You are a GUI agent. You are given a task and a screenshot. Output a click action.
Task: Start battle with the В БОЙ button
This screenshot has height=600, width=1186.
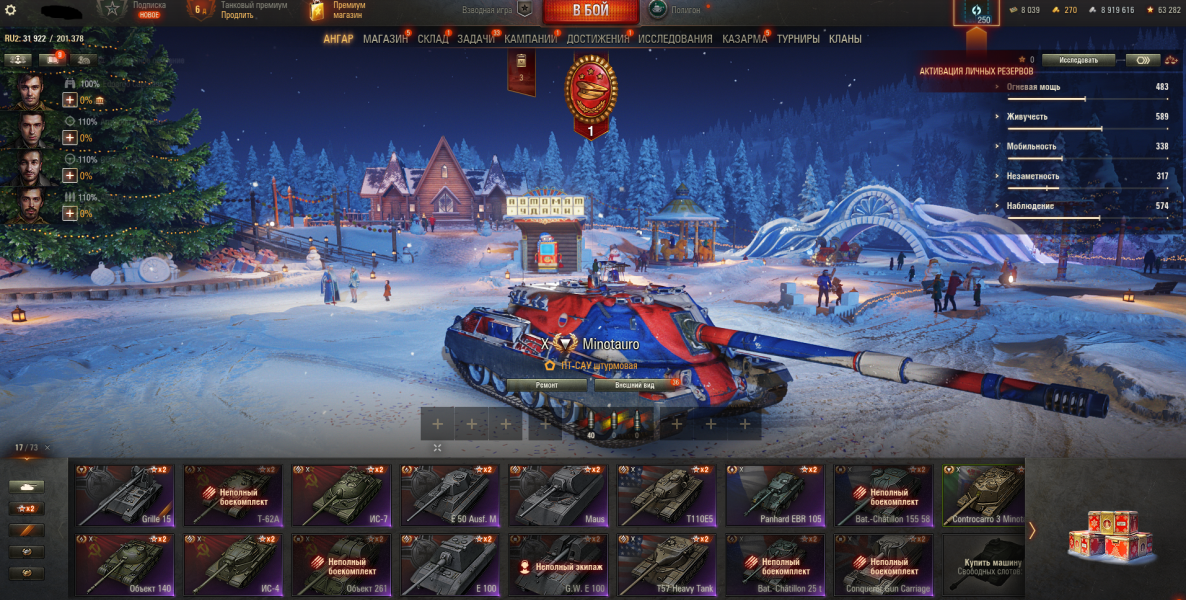pyautogui.click(x=590, y=12)
